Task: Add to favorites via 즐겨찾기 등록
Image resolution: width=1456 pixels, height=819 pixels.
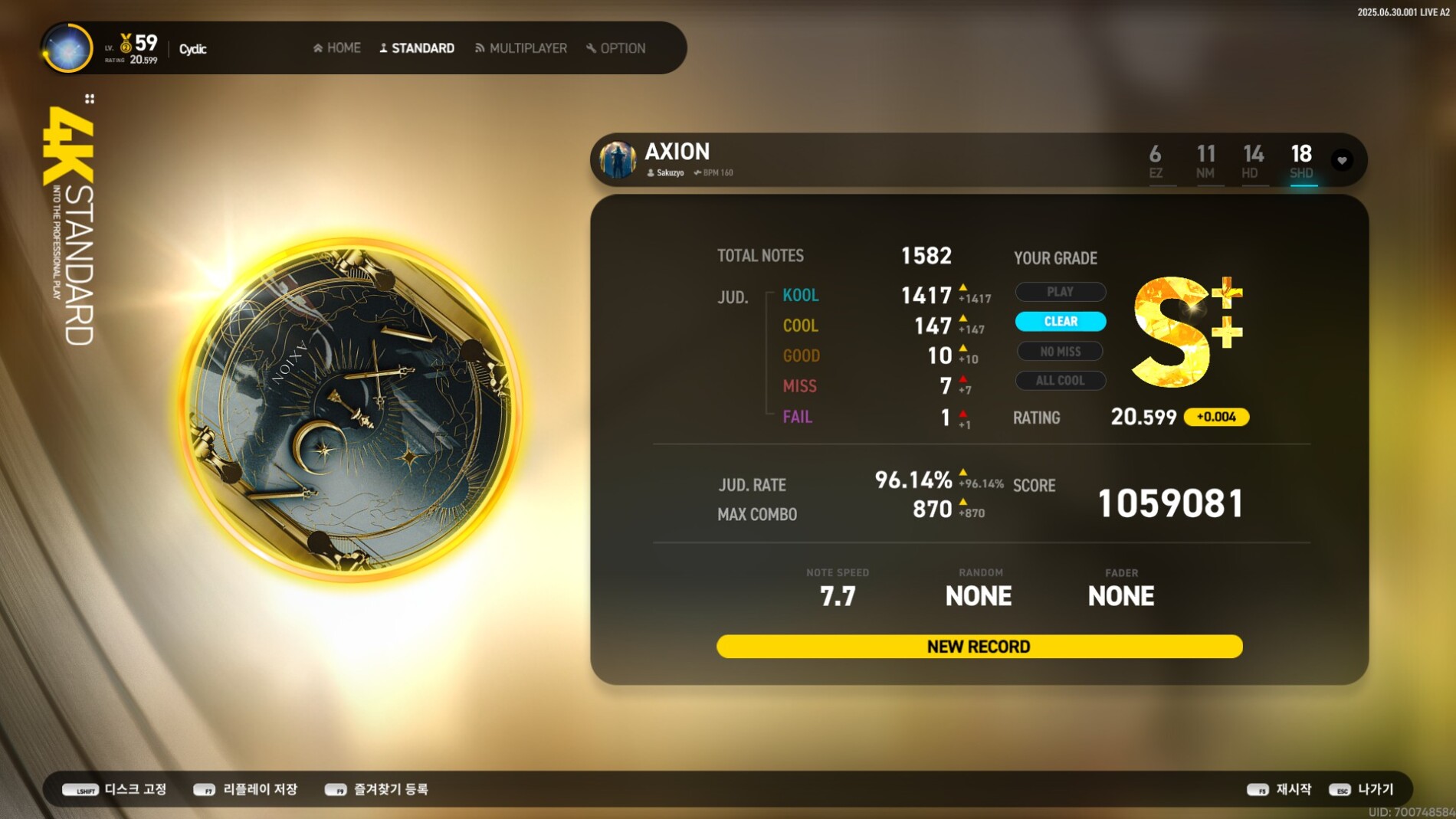Action: pos(376,789)
